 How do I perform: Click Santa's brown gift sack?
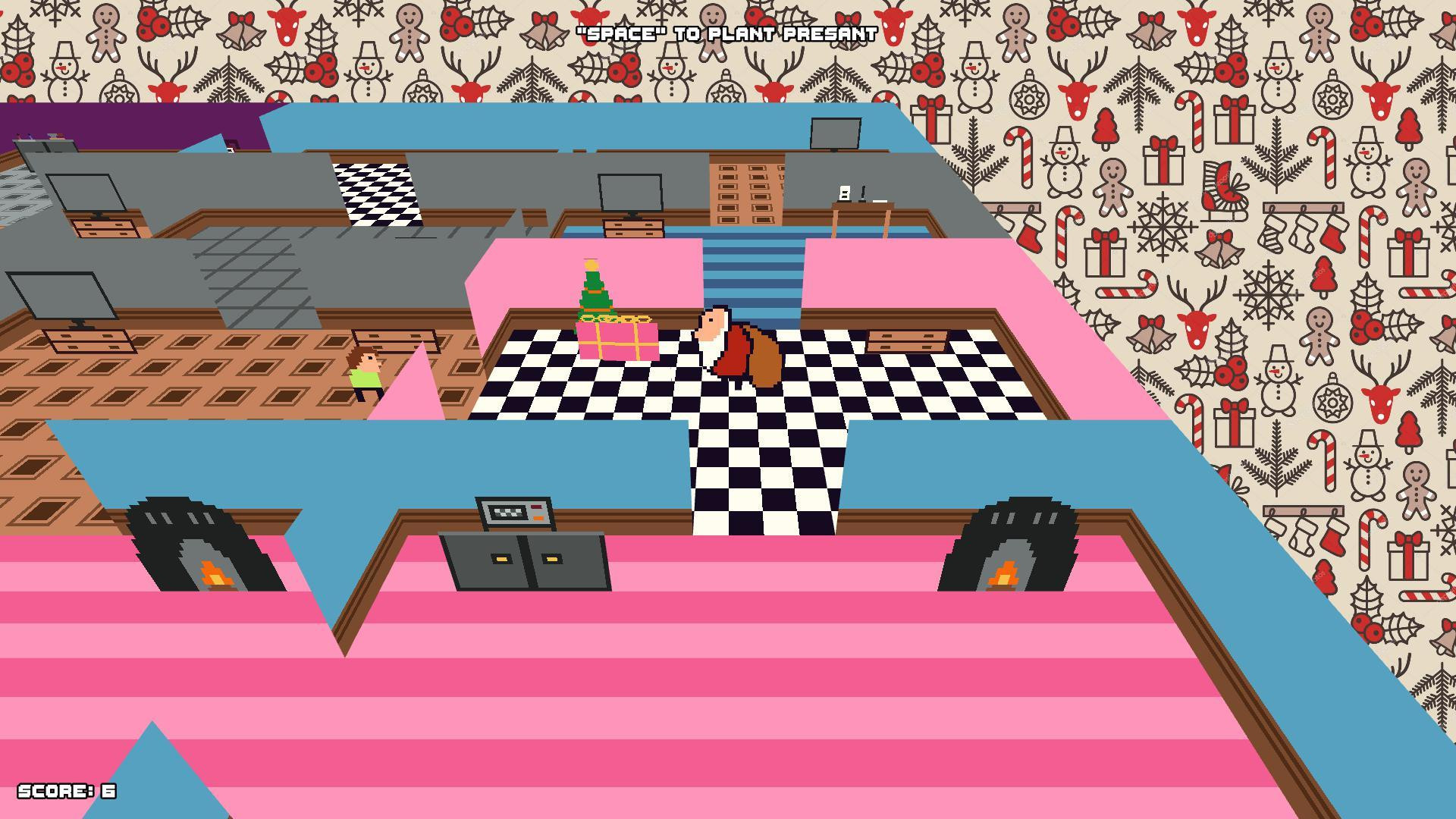(762, 356)
